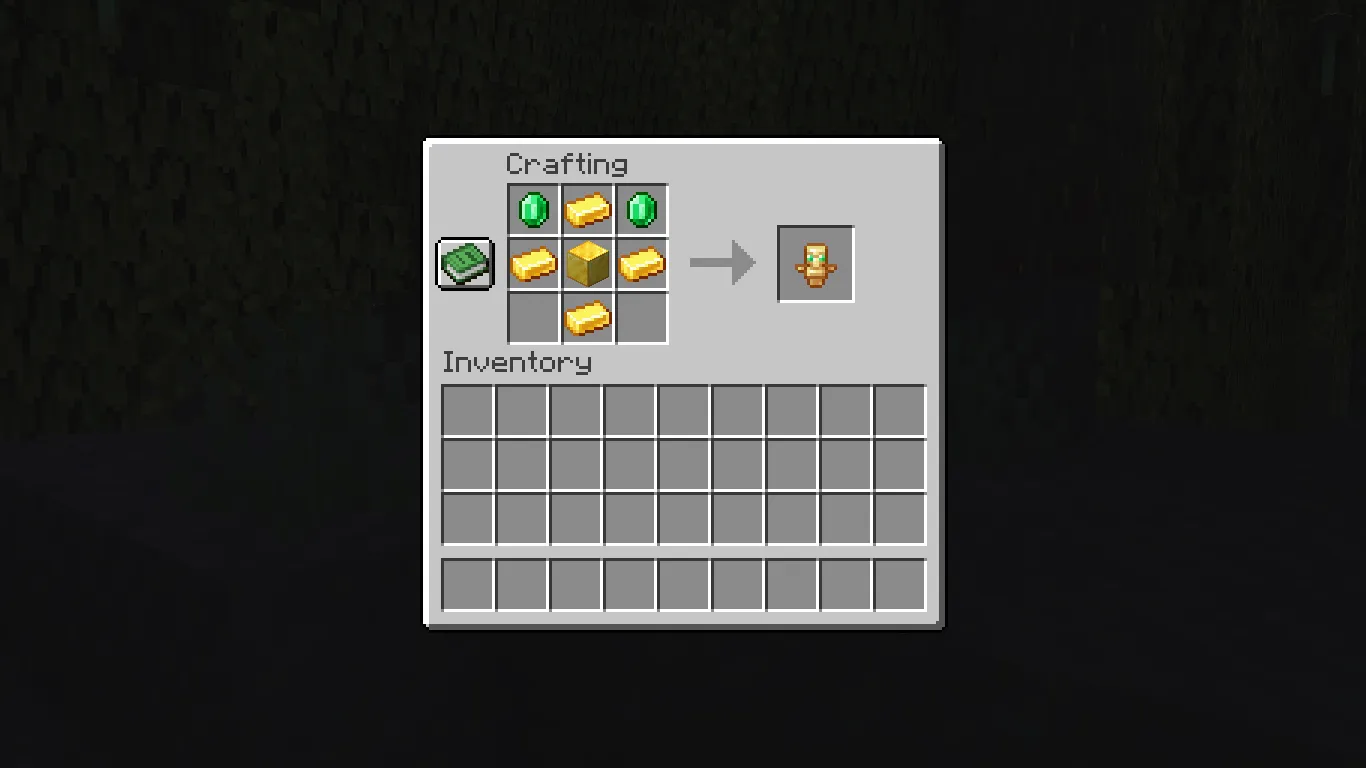The image size is (1366, 768).
Task: Click the empty bottom-left crafting slot
Action: 533,317
